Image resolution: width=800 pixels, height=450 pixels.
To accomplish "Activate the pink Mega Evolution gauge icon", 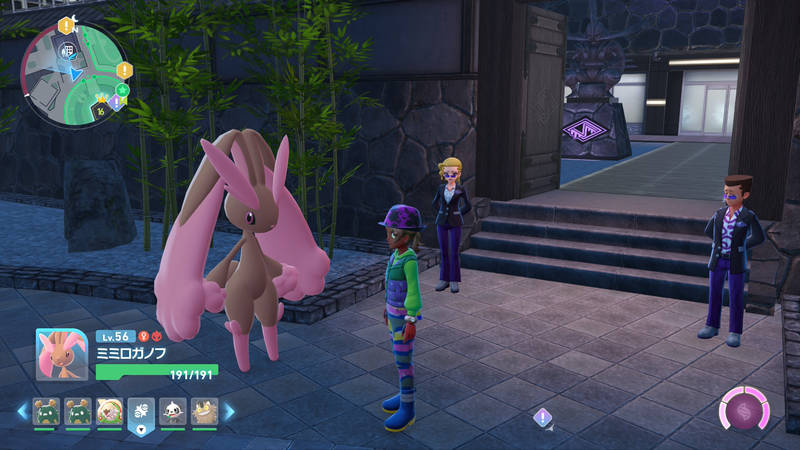I will (x=744, y=412).
